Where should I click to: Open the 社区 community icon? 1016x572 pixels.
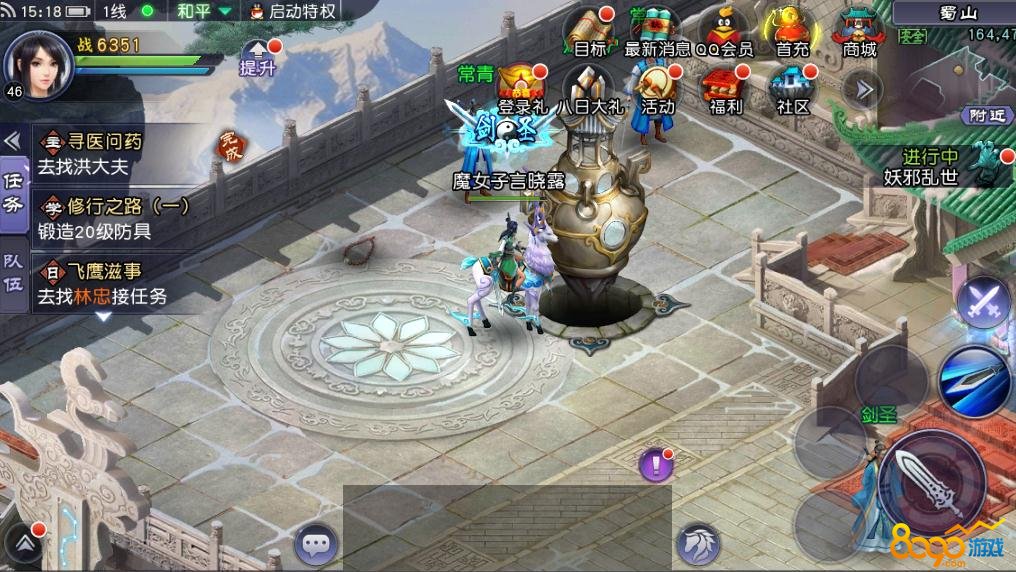pyautogui.click(x=792, y=88)
